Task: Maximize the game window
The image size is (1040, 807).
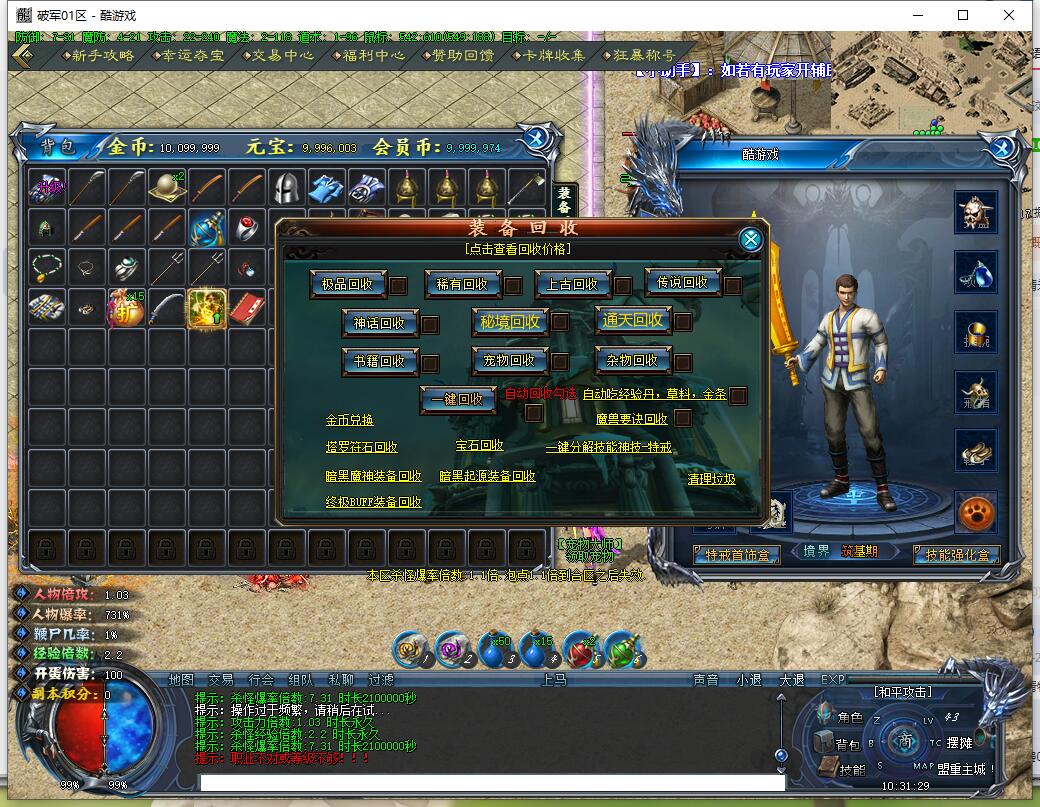Action: [963, 15]
